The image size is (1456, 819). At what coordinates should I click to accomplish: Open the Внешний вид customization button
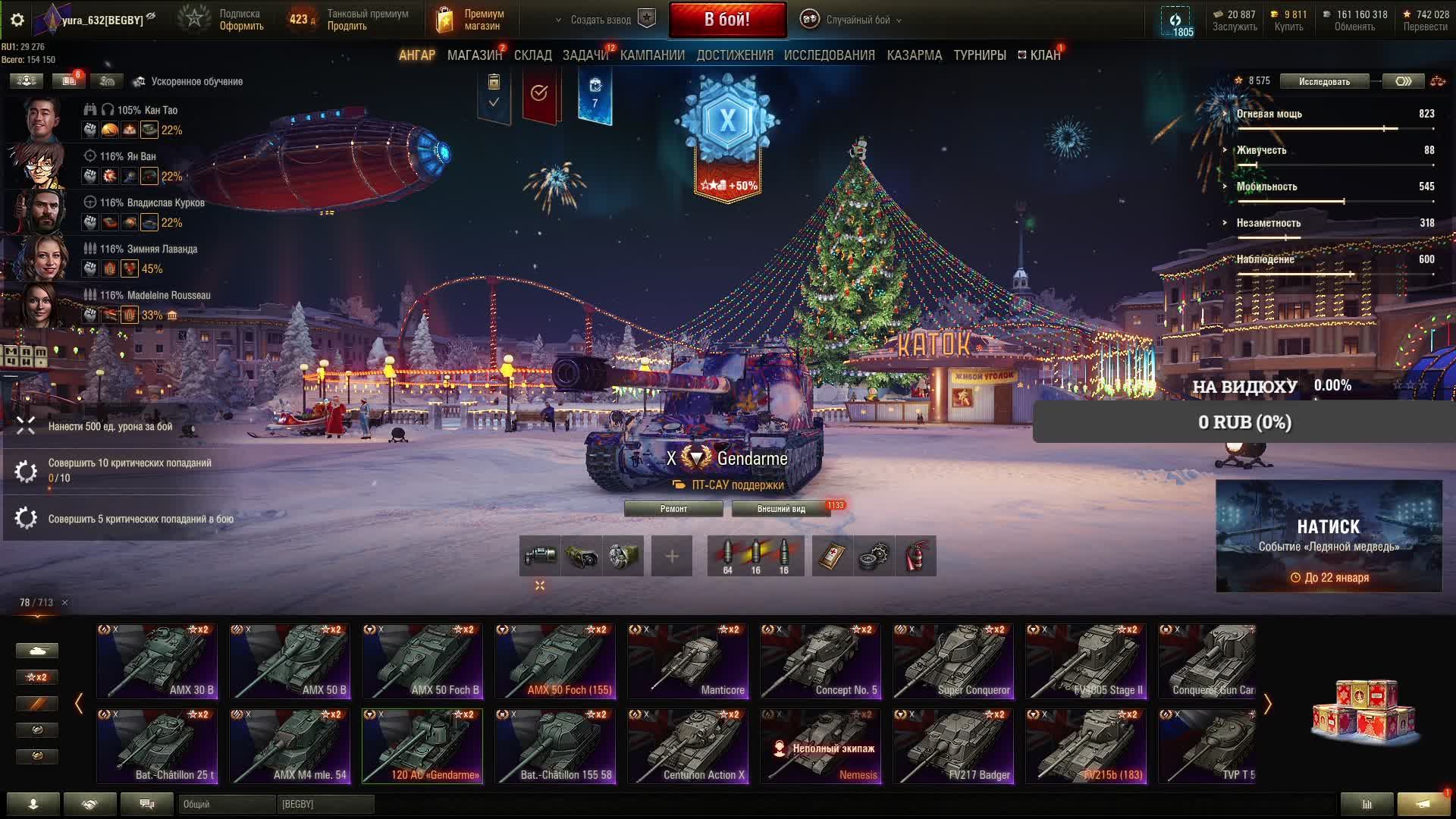coord(781,509)
